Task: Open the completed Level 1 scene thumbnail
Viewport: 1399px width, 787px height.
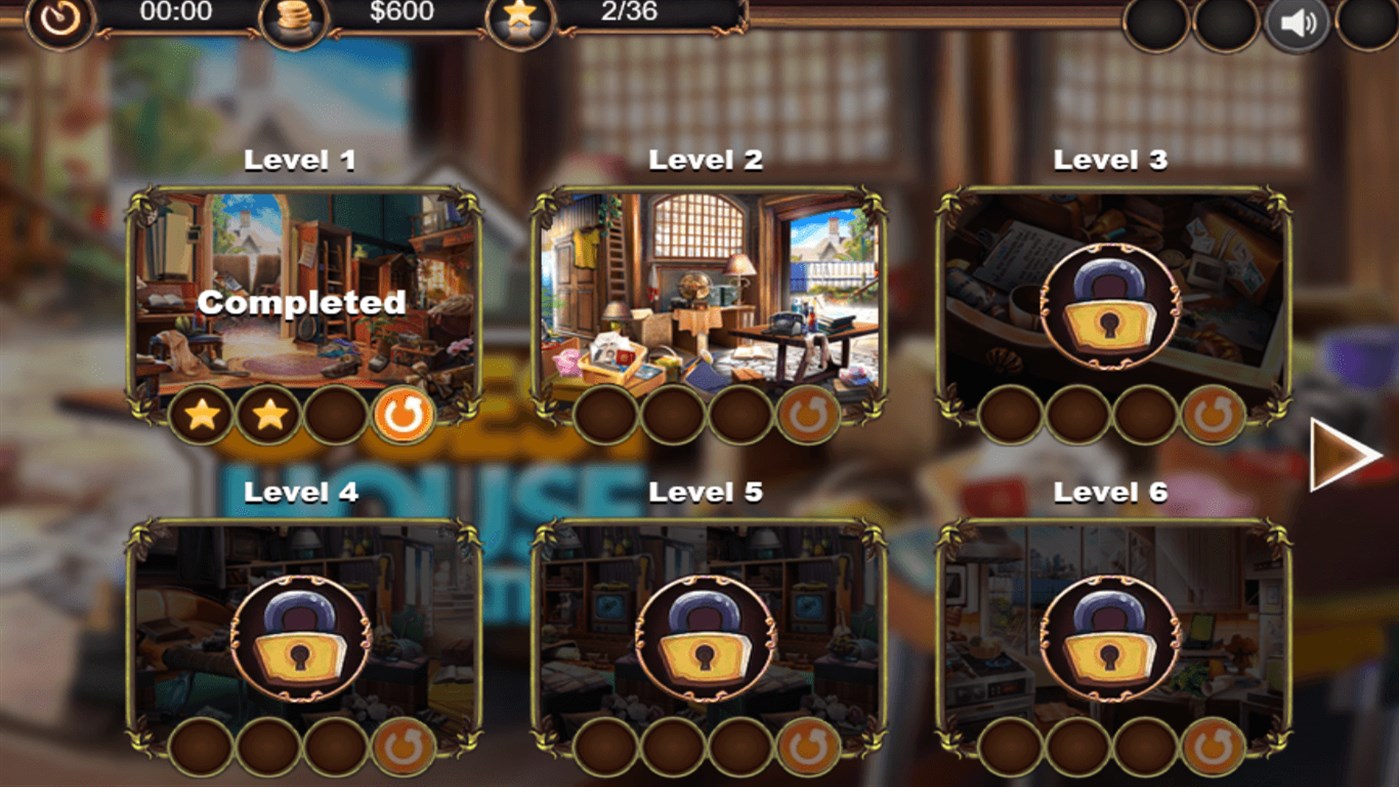Action: [299, 290]
